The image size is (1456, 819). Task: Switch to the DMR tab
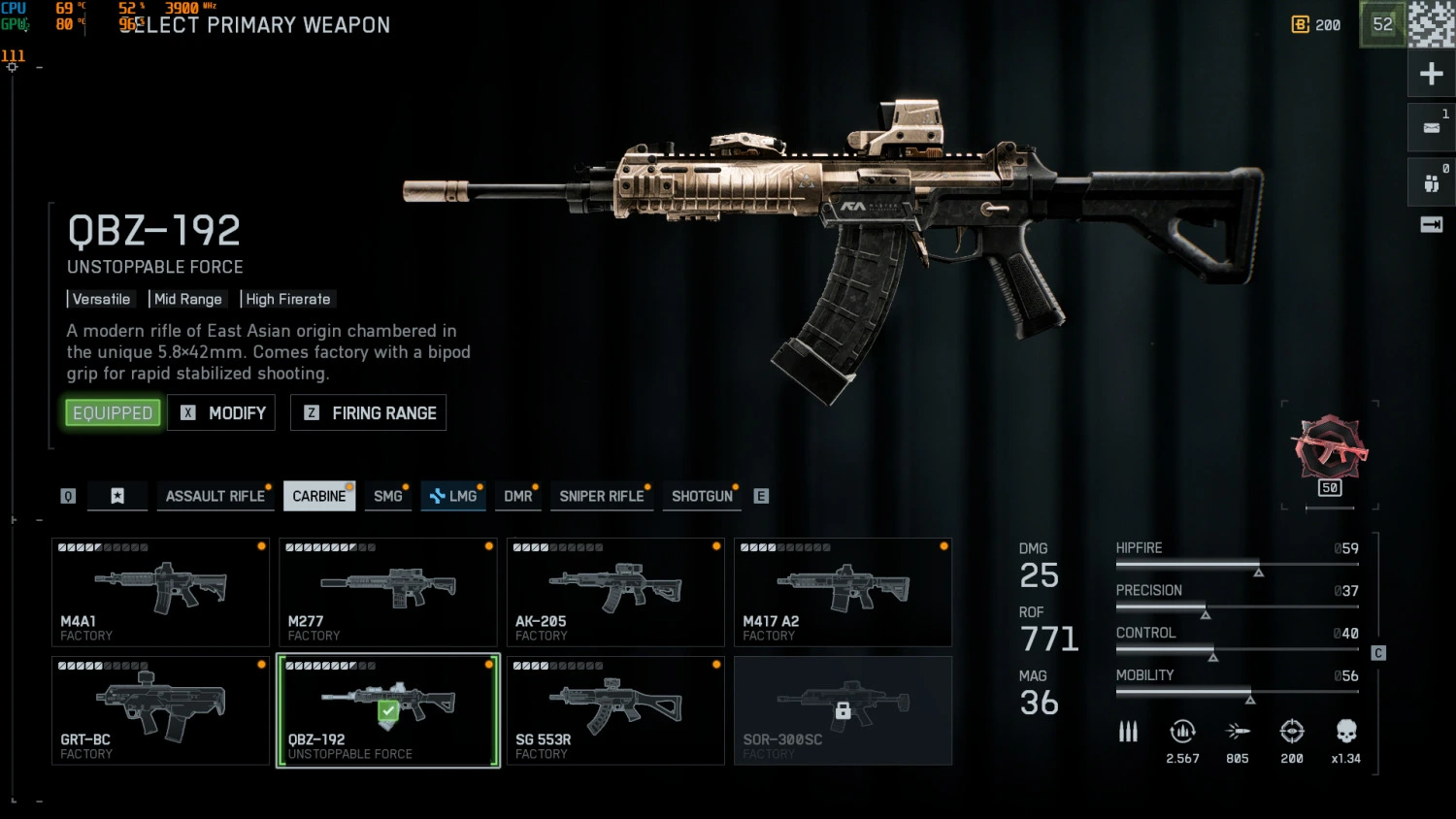[x=518, y=496]
